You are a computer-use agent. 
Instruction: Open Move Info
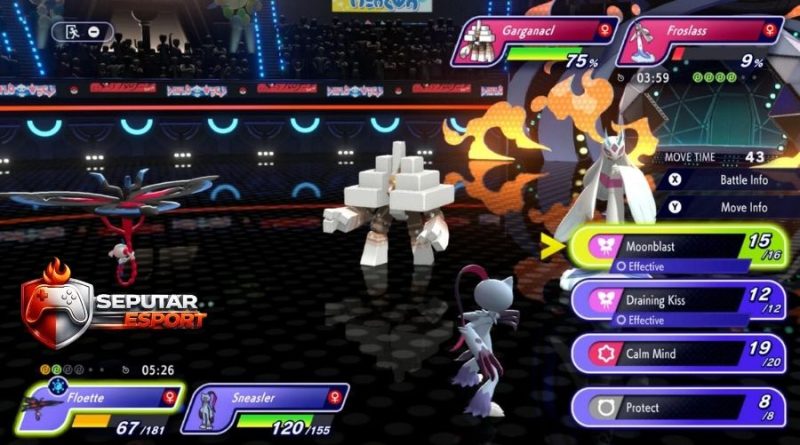coord(730,207)
